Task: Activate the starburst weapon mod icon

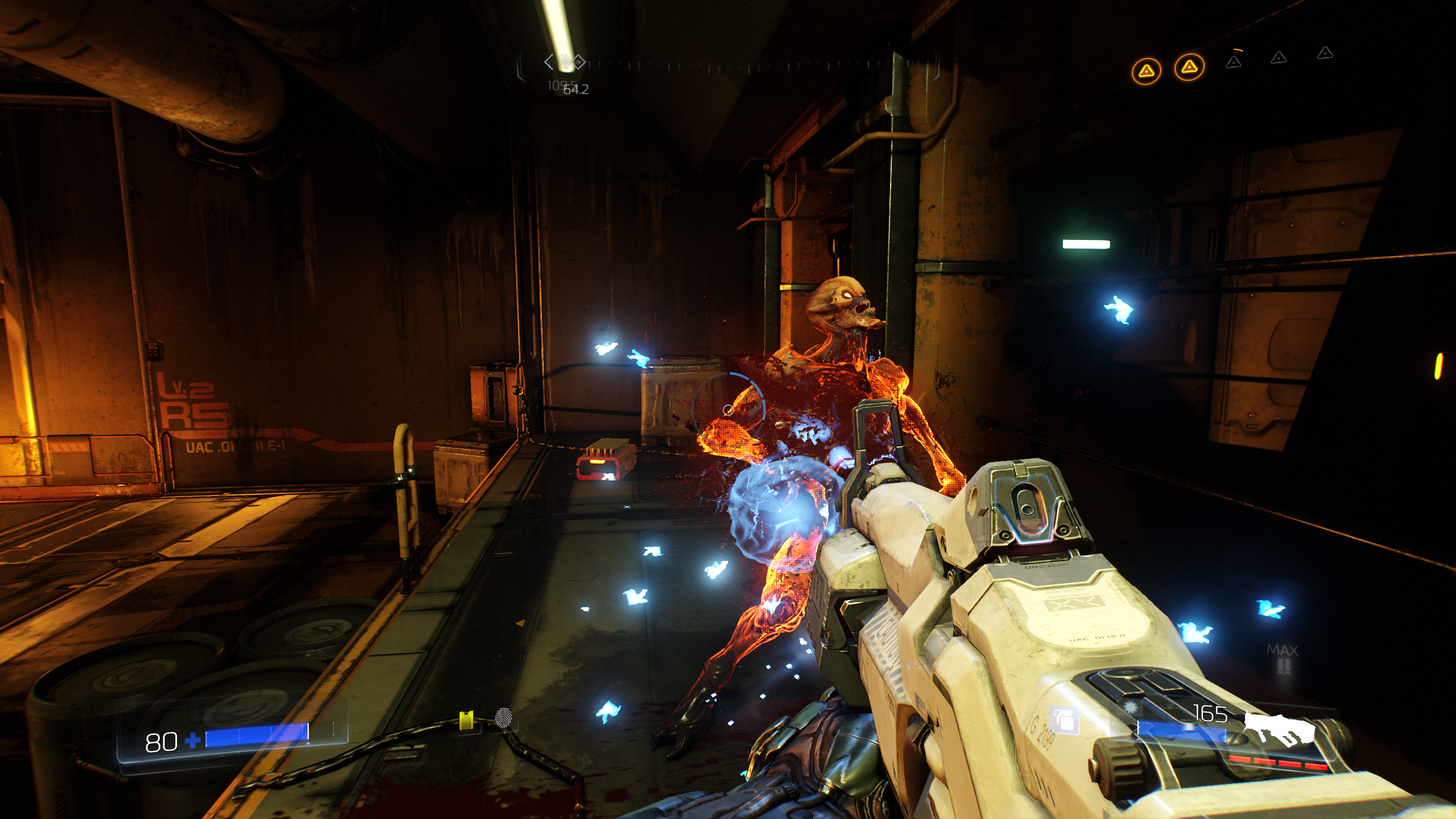Action: tap(1130, 709)
